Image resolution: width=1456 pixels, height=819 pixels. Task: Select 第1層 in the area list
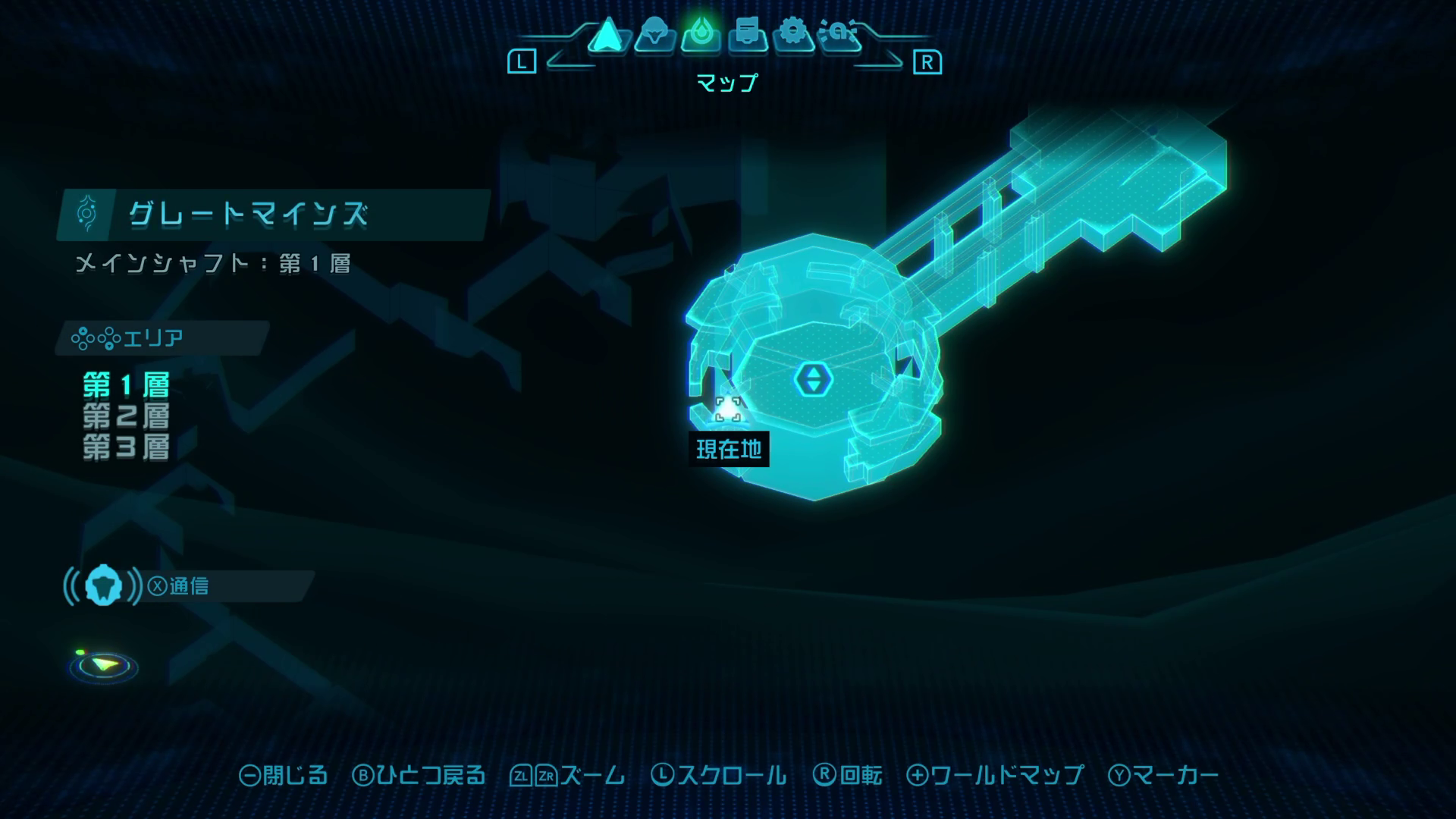127,385
